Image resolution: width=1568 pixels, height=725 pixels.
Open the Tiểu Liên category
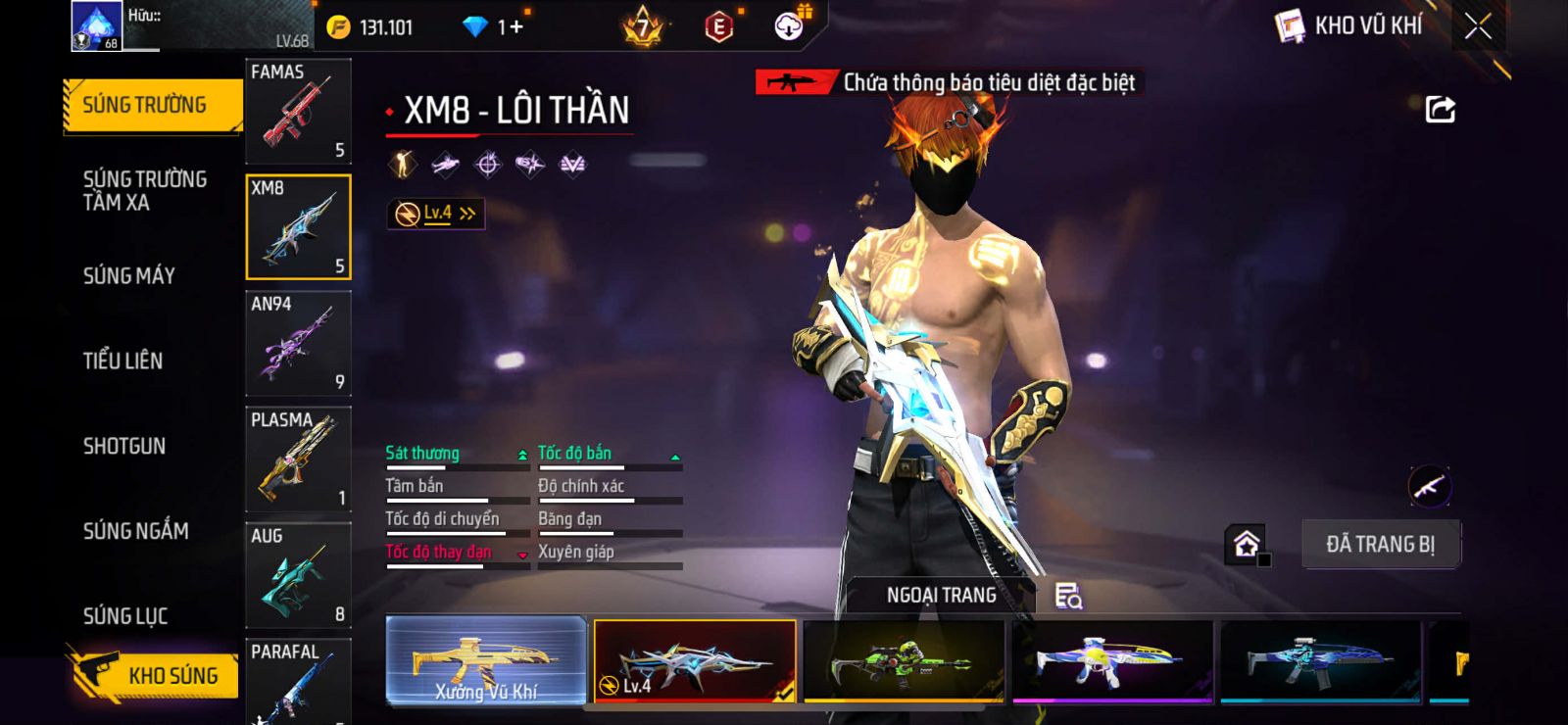(123, 362)
